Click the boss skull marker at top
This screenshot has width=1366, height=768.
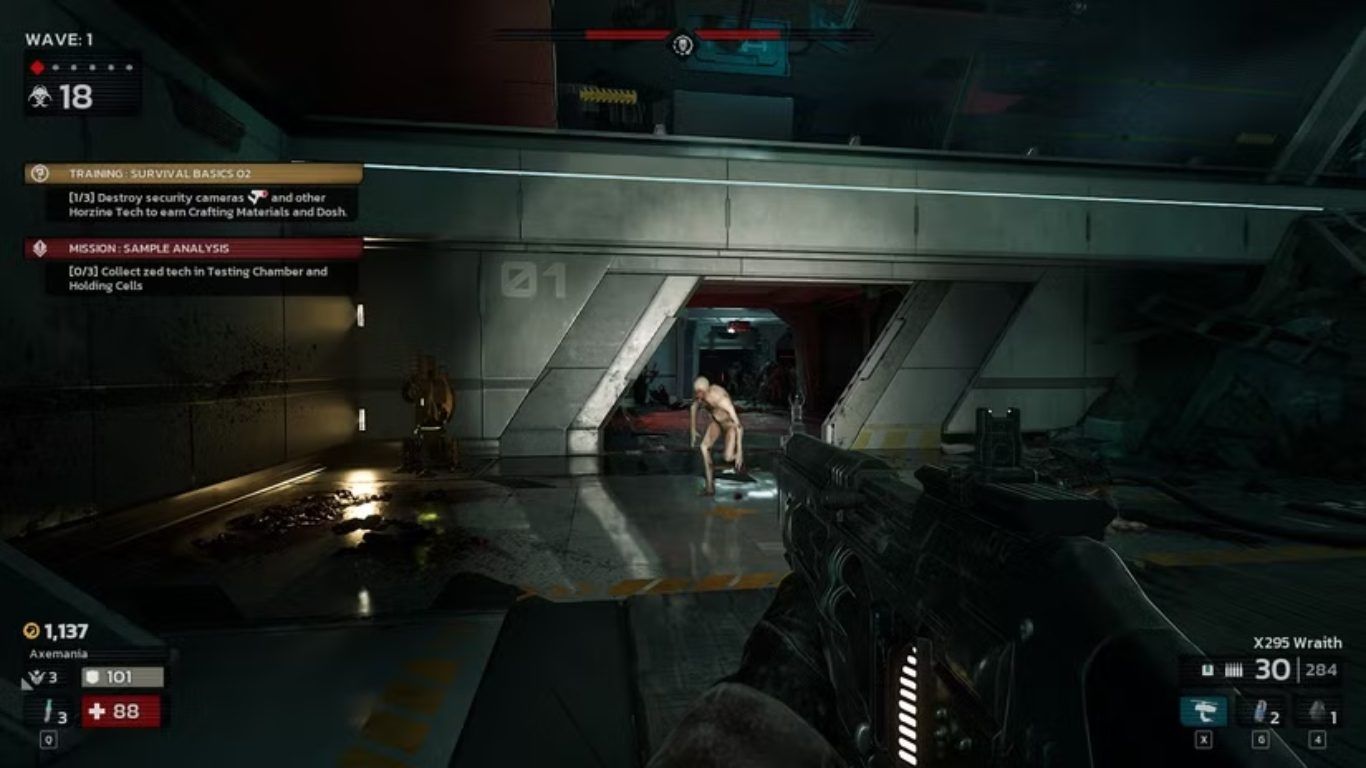pyautogui.click(x=683, y=44)
